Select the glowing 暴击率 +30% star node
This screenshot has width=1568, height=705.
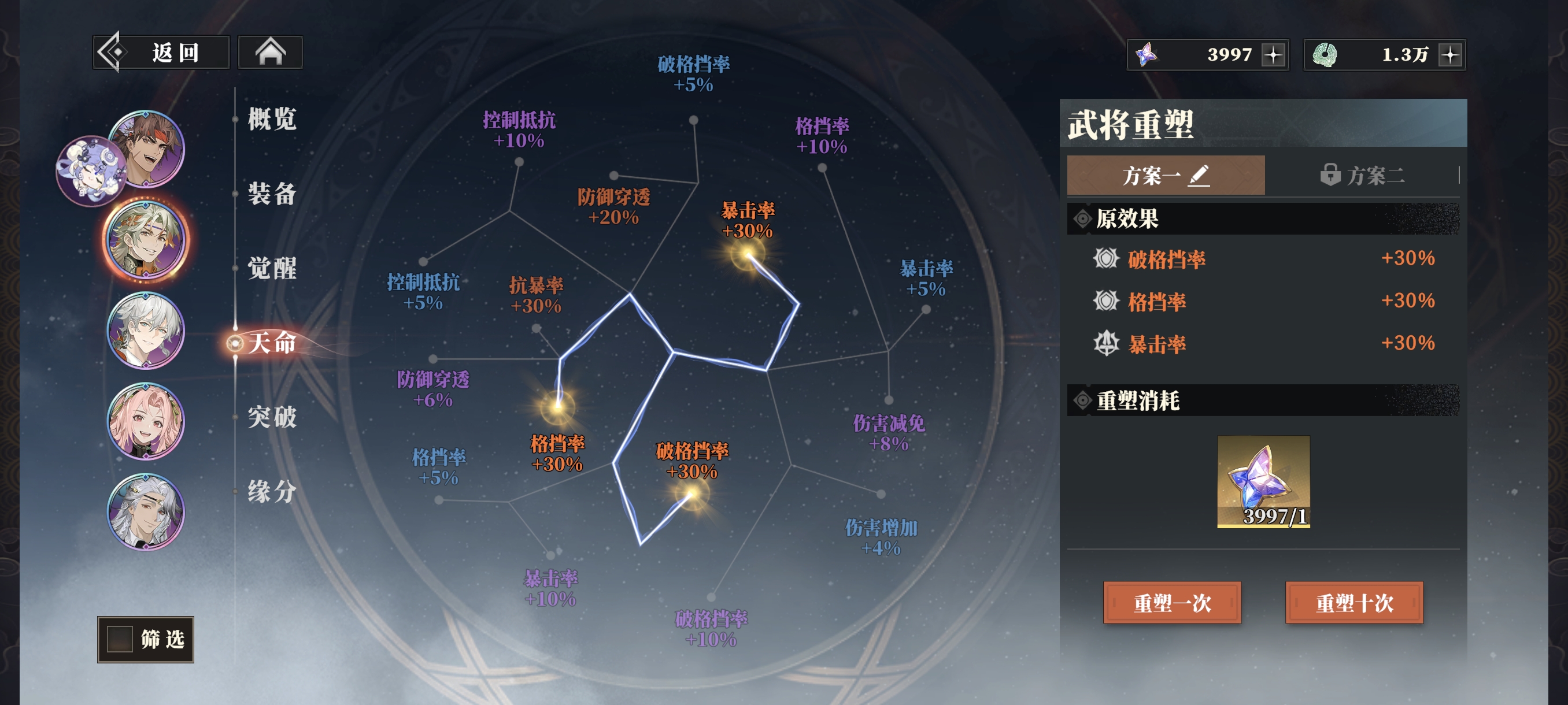click(748, 254)
